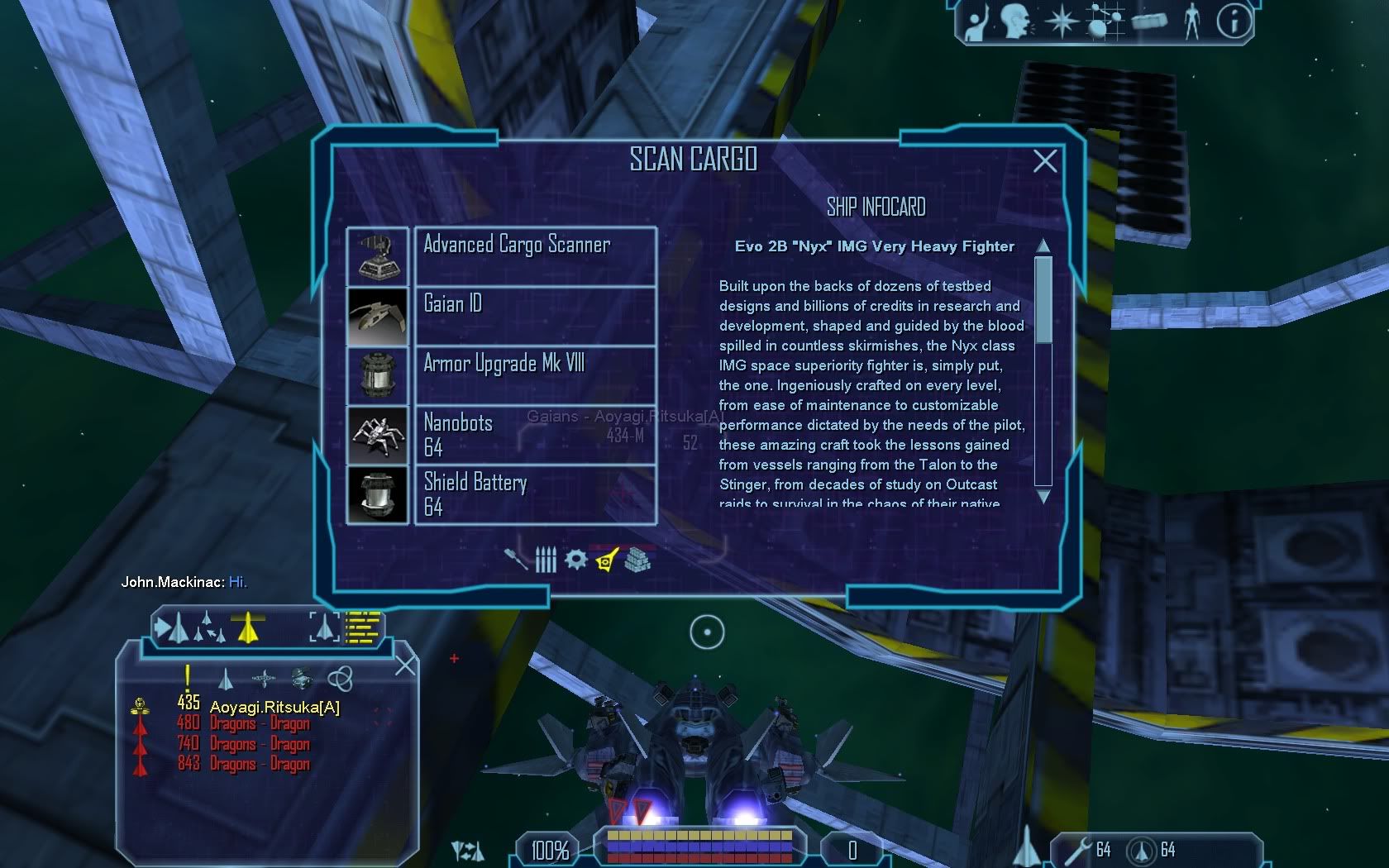Image resolution: width=1389 pixels, height=868 pixels.
Task: Open the information icon in top bar
Action: [1234, 21]
